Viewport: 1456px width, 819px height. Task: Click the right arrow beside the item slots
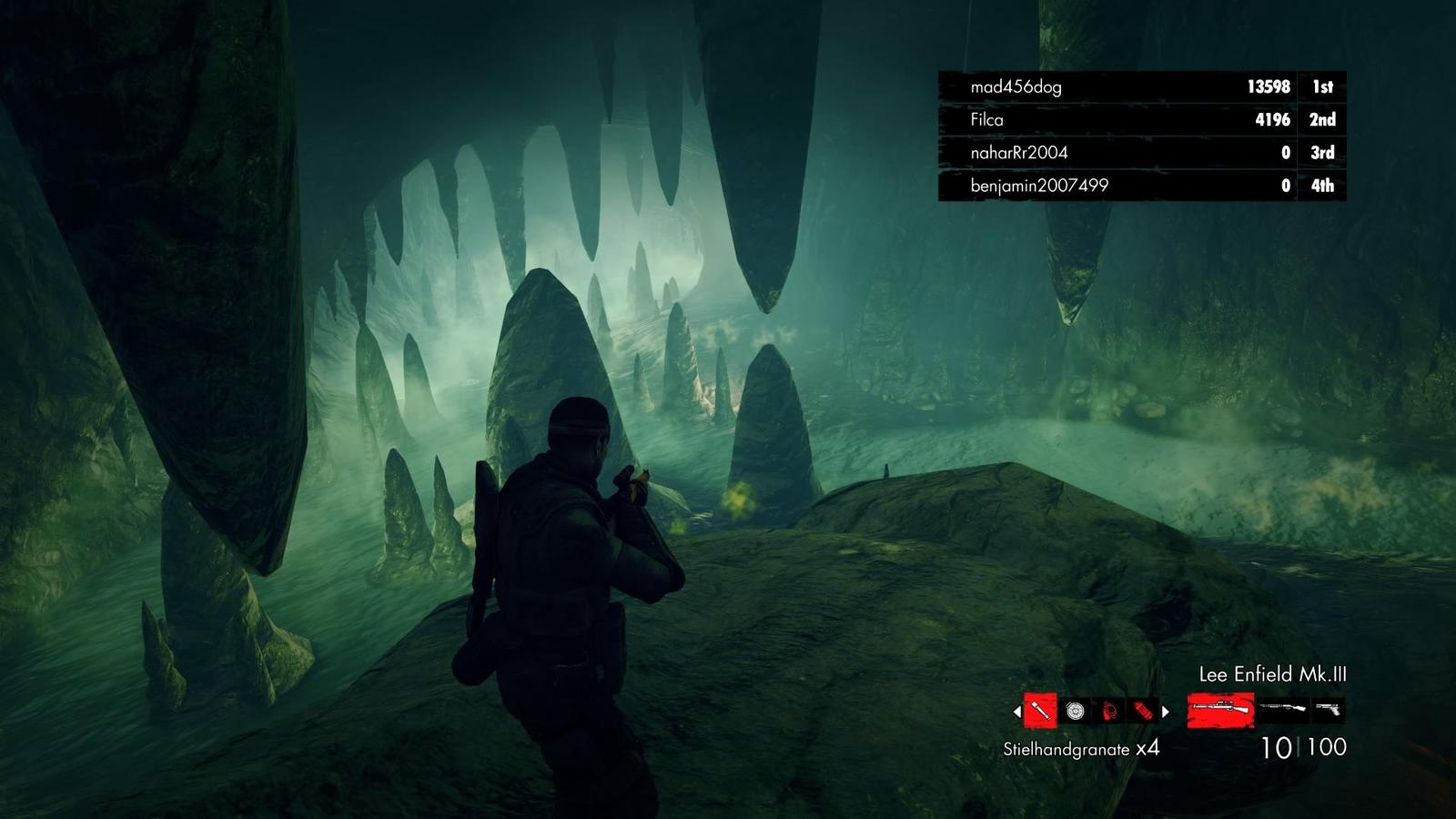point(1166,712)
